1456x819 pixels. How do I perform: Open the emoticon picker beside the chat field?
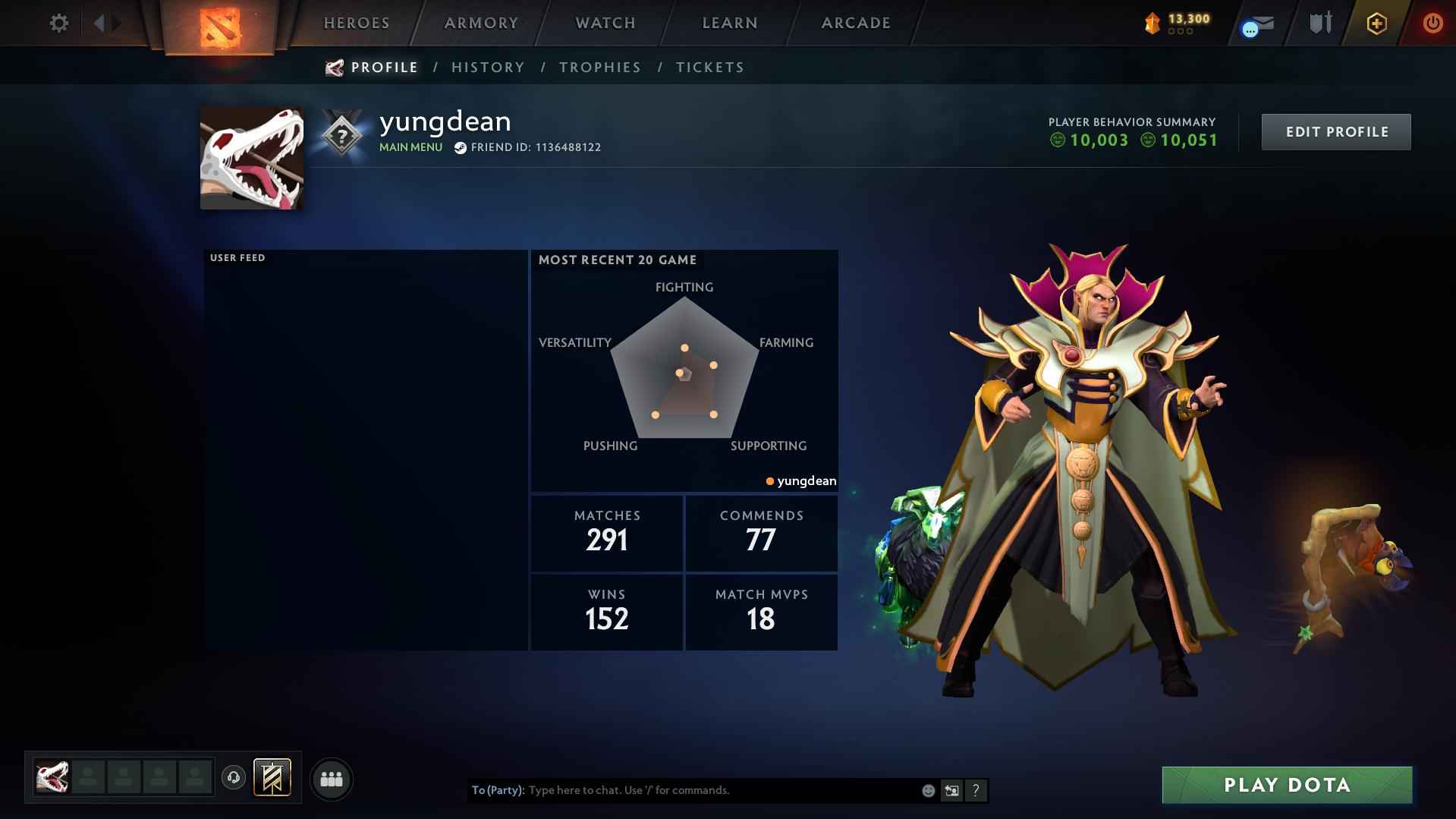(x=927, y=790)
